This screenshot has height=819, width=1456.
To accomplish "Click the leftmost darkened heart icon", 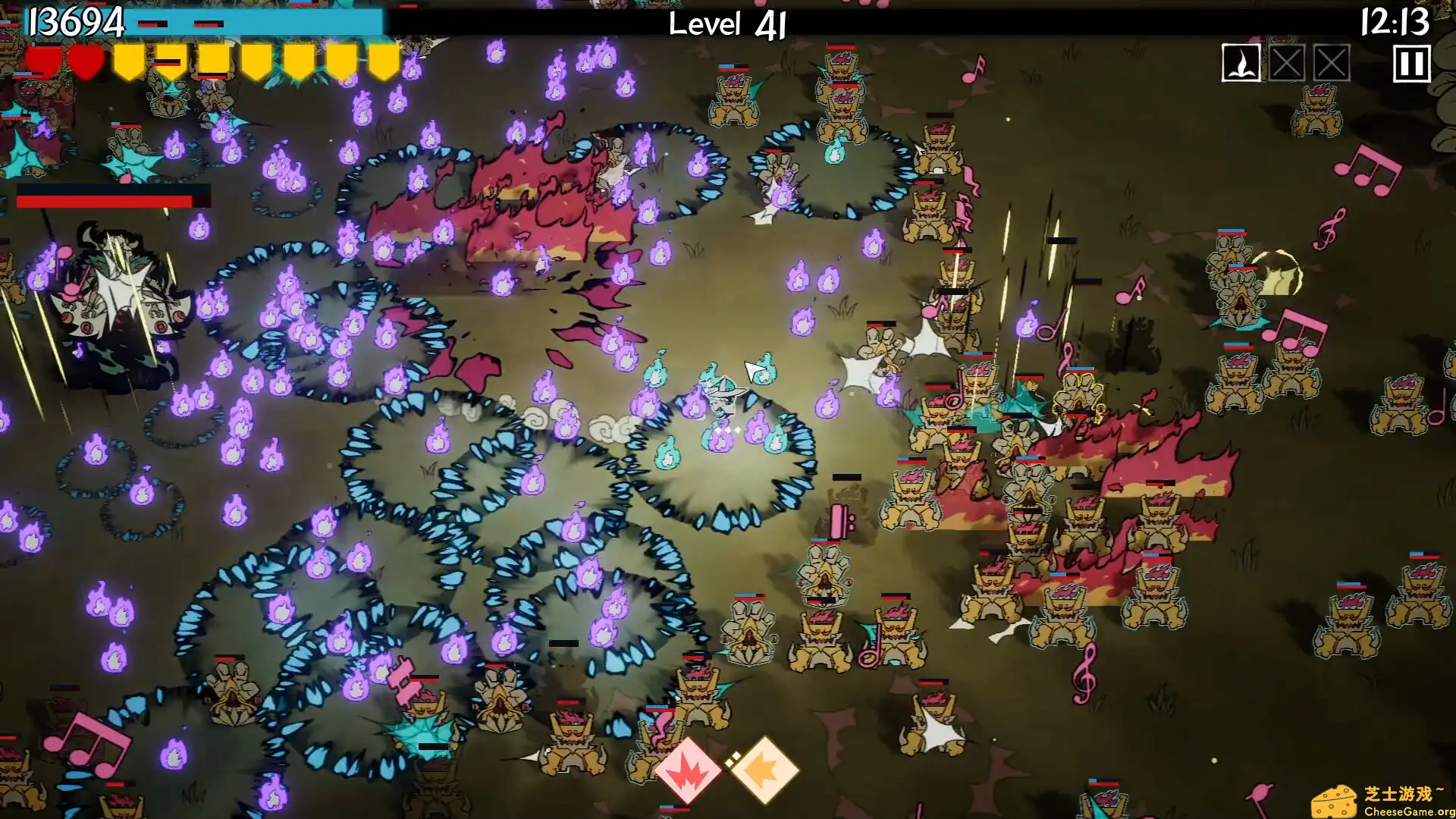I will [42, 63].
